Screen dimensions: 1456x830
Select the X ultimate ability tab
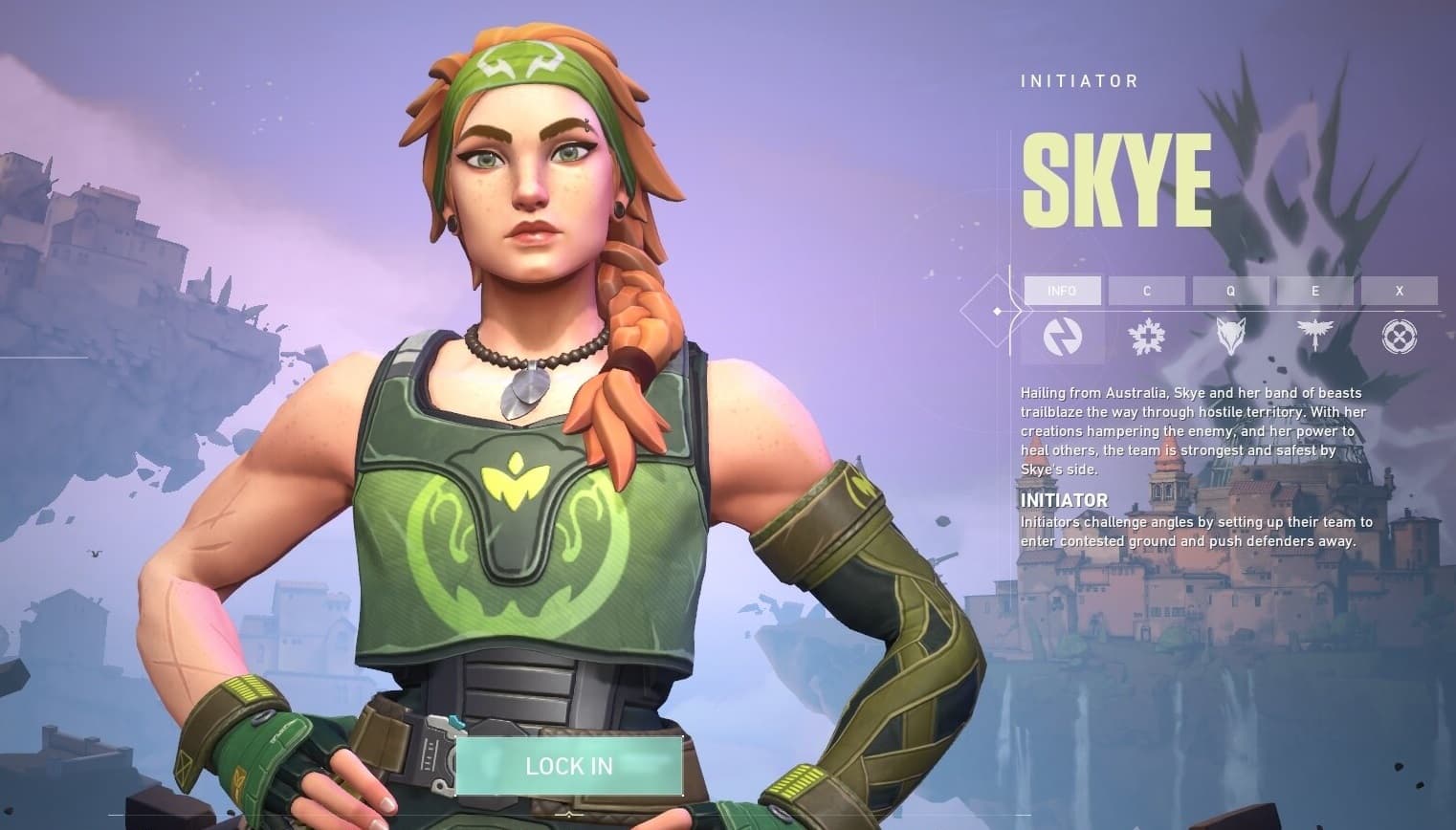coord(1400,291)
